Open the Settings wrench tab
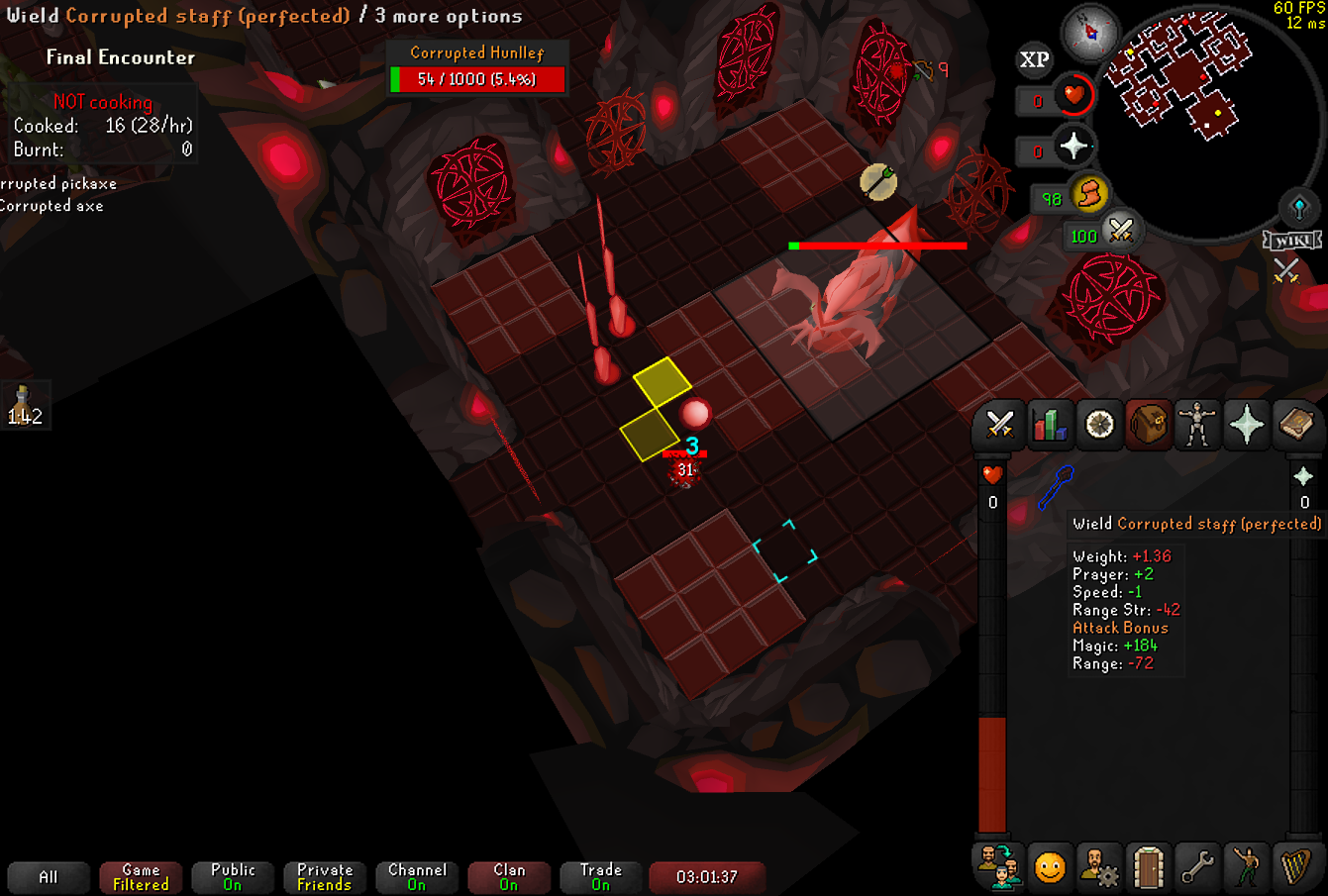Viewport: 1328px width, 896px height. 1197,867
